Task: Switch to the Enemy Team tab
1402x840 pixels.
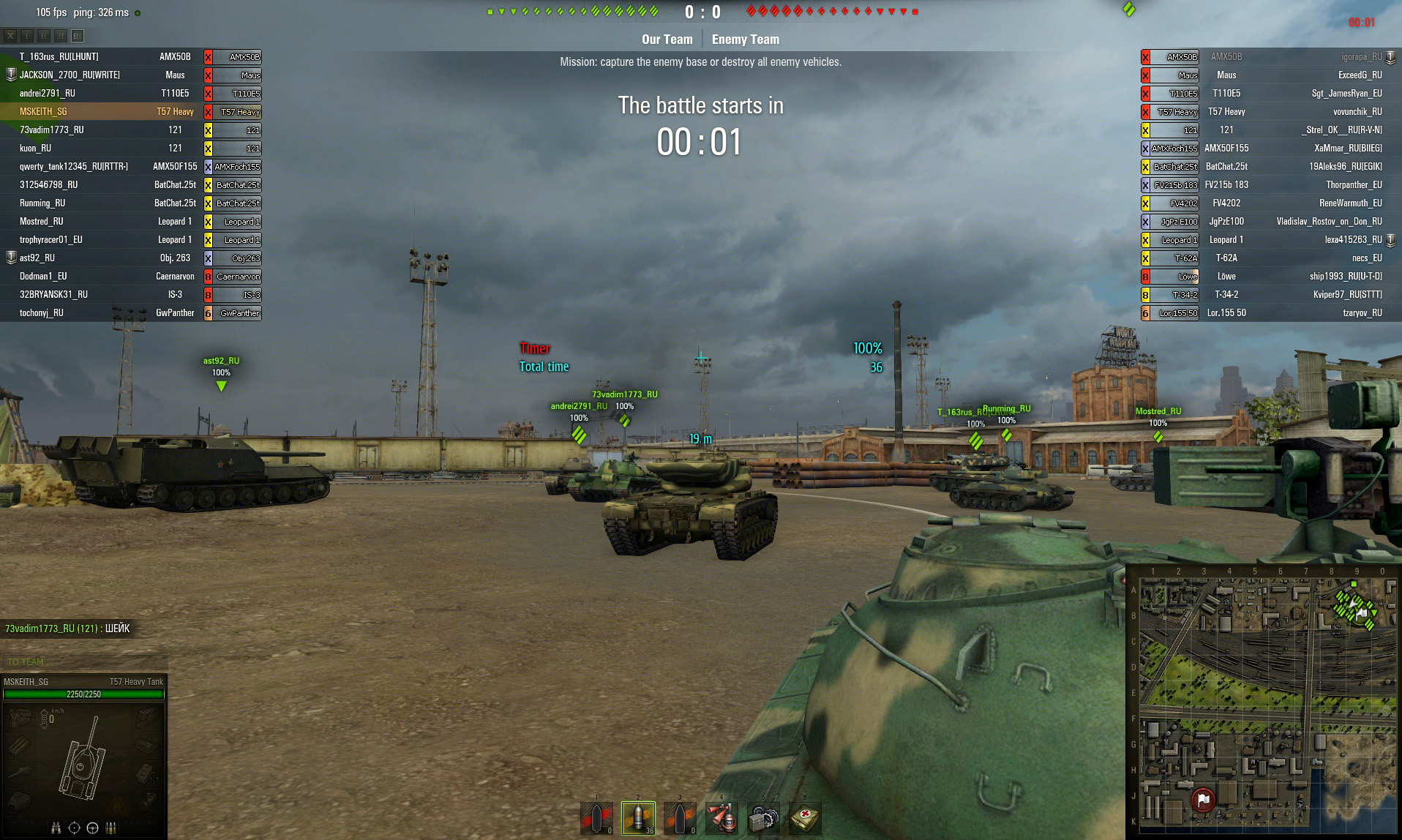Action: pyautogui.click(x=746, y=39)
